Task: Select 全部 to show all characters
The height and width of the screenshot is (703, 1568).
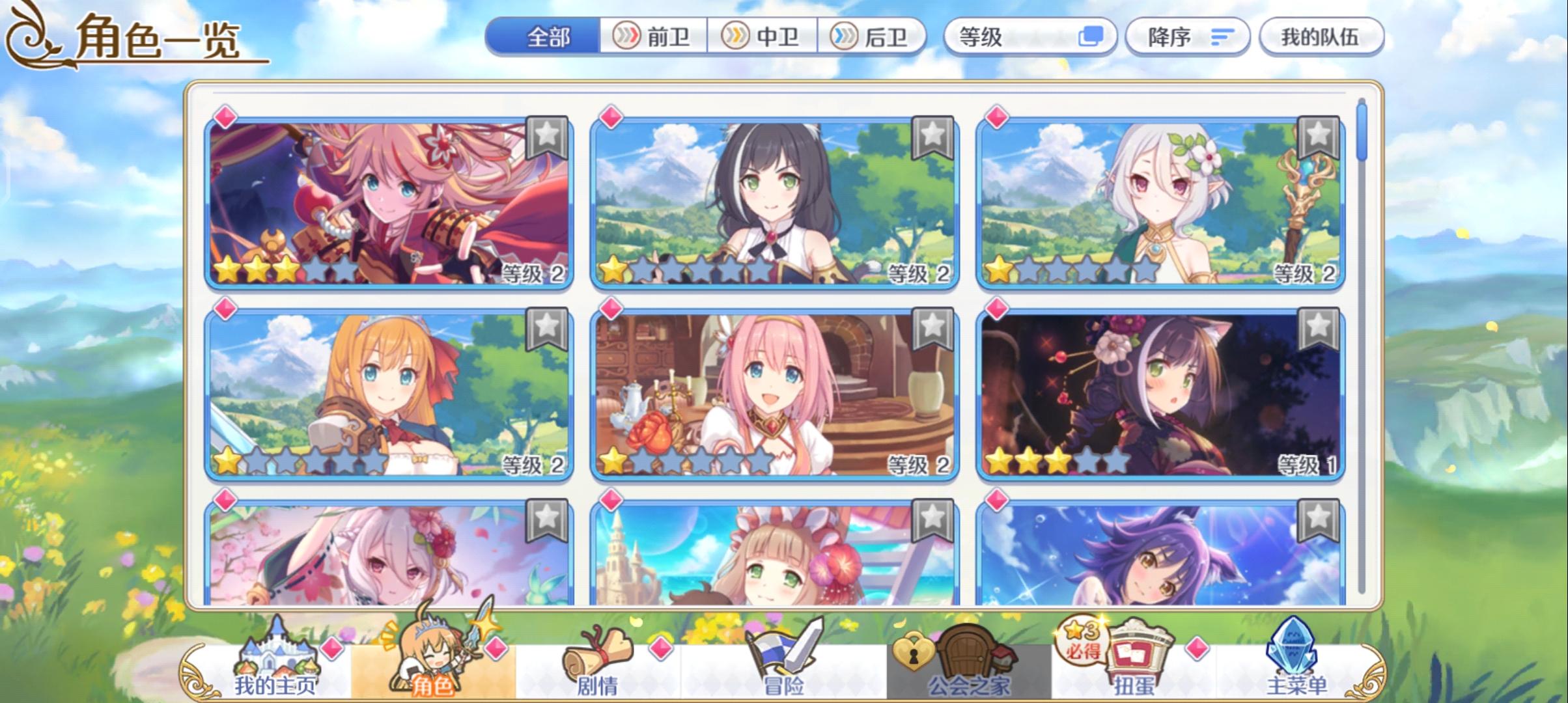Action: tap(547, 37)
